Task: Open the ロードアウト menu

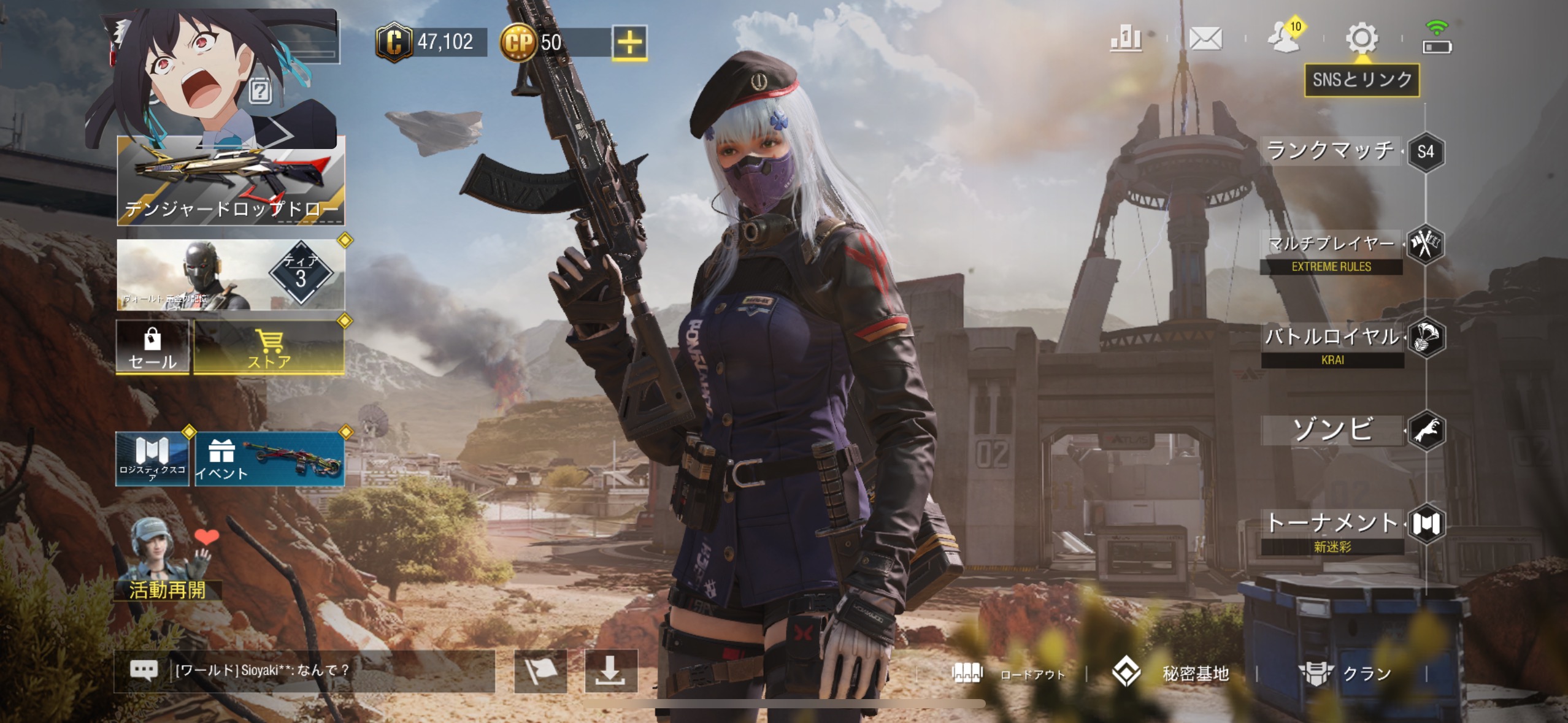Action: (1009, 674)
